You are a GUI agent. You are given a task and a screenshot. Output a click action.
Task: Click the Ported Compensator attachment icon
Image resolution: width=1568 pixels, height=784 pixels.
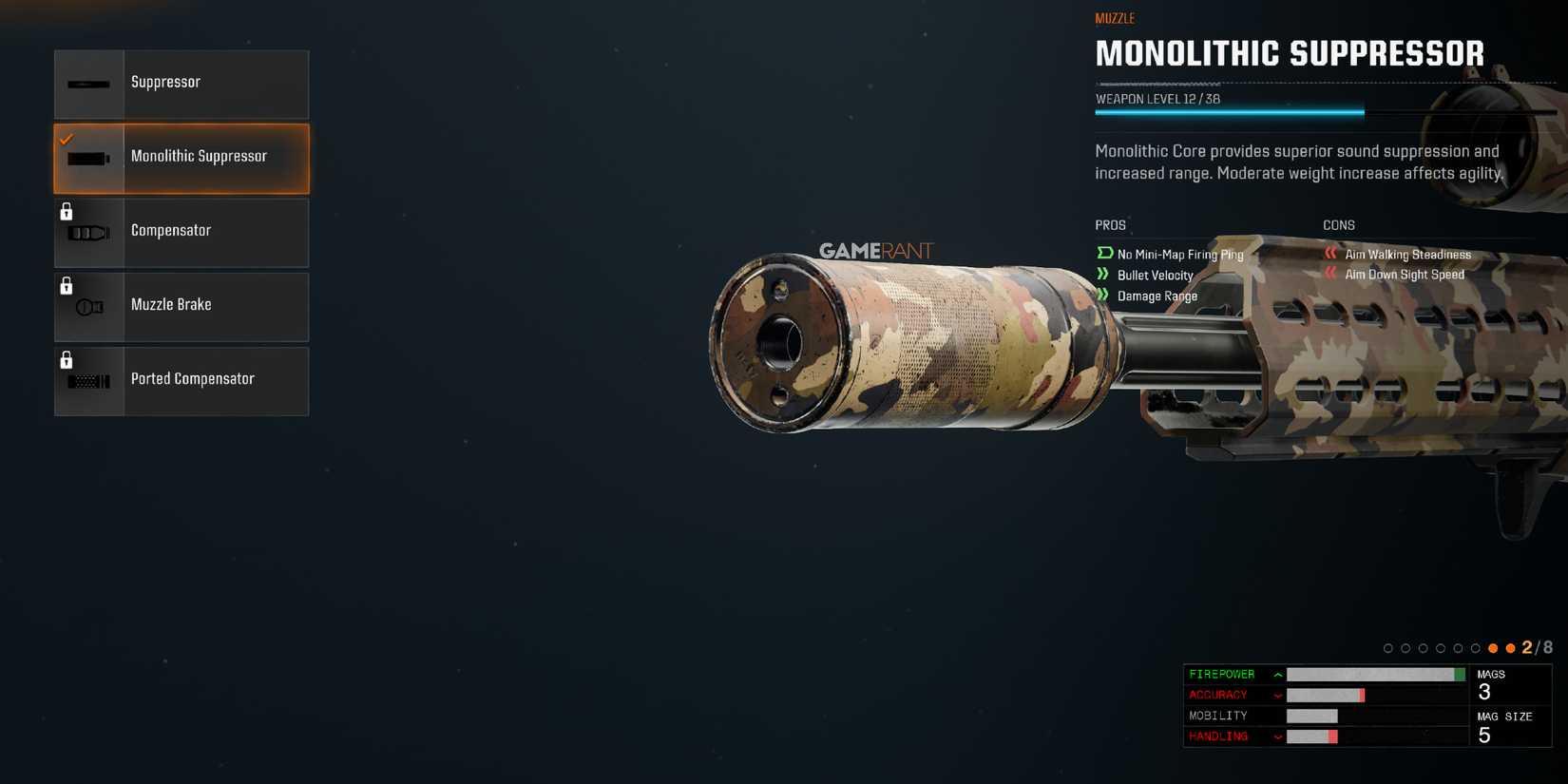[x=87, y=380]
